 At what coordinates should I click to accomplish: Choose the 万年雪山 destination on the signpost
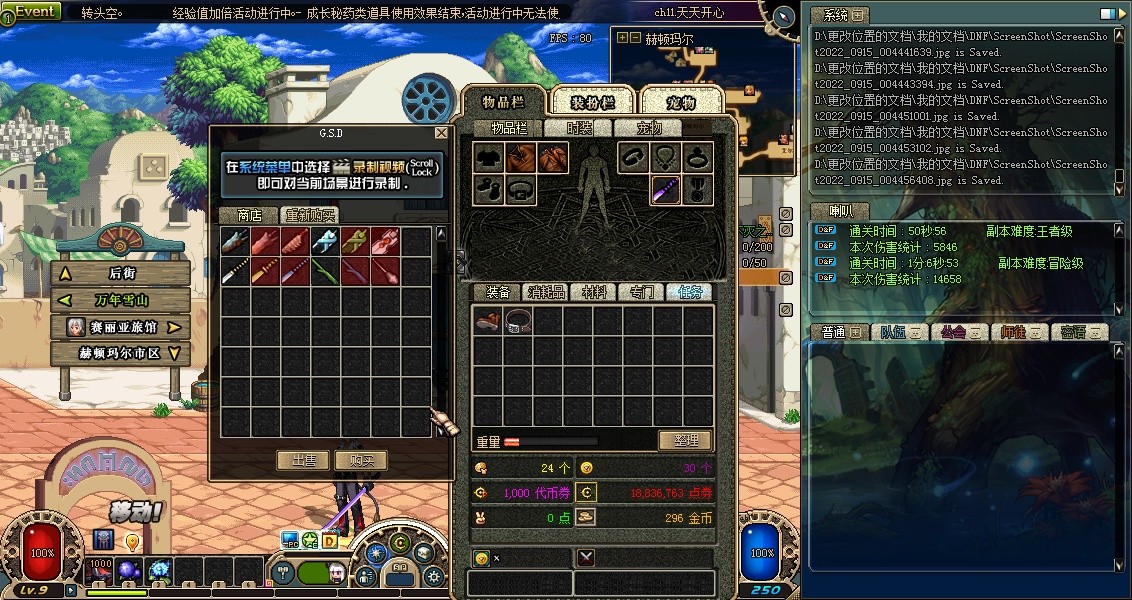pyautogui.click(x=121, y=300)
